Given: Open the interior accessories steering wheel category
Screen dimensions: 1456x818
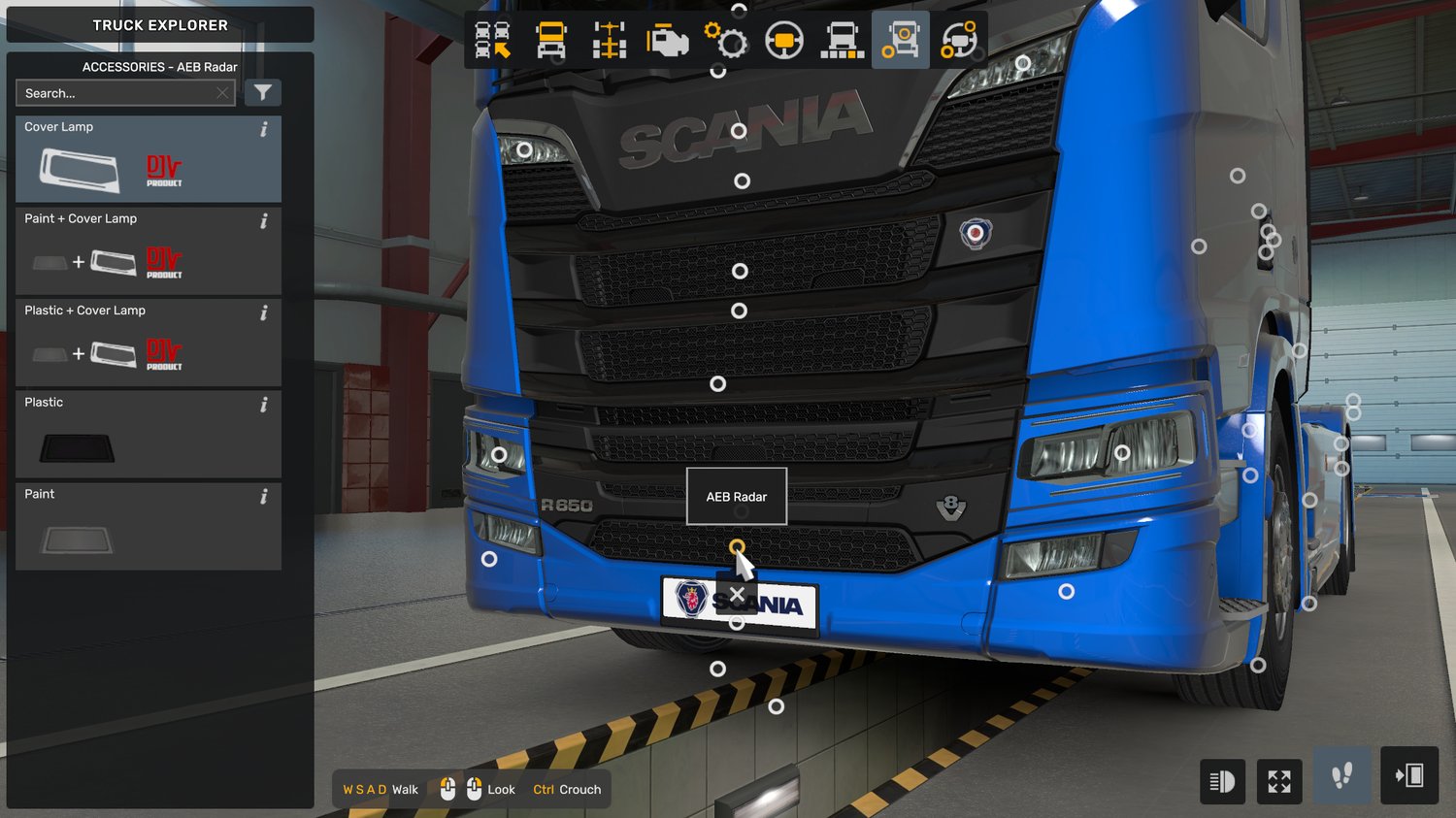Looking at the screenshot, I should pyautogui.click(x=959, y=41).
